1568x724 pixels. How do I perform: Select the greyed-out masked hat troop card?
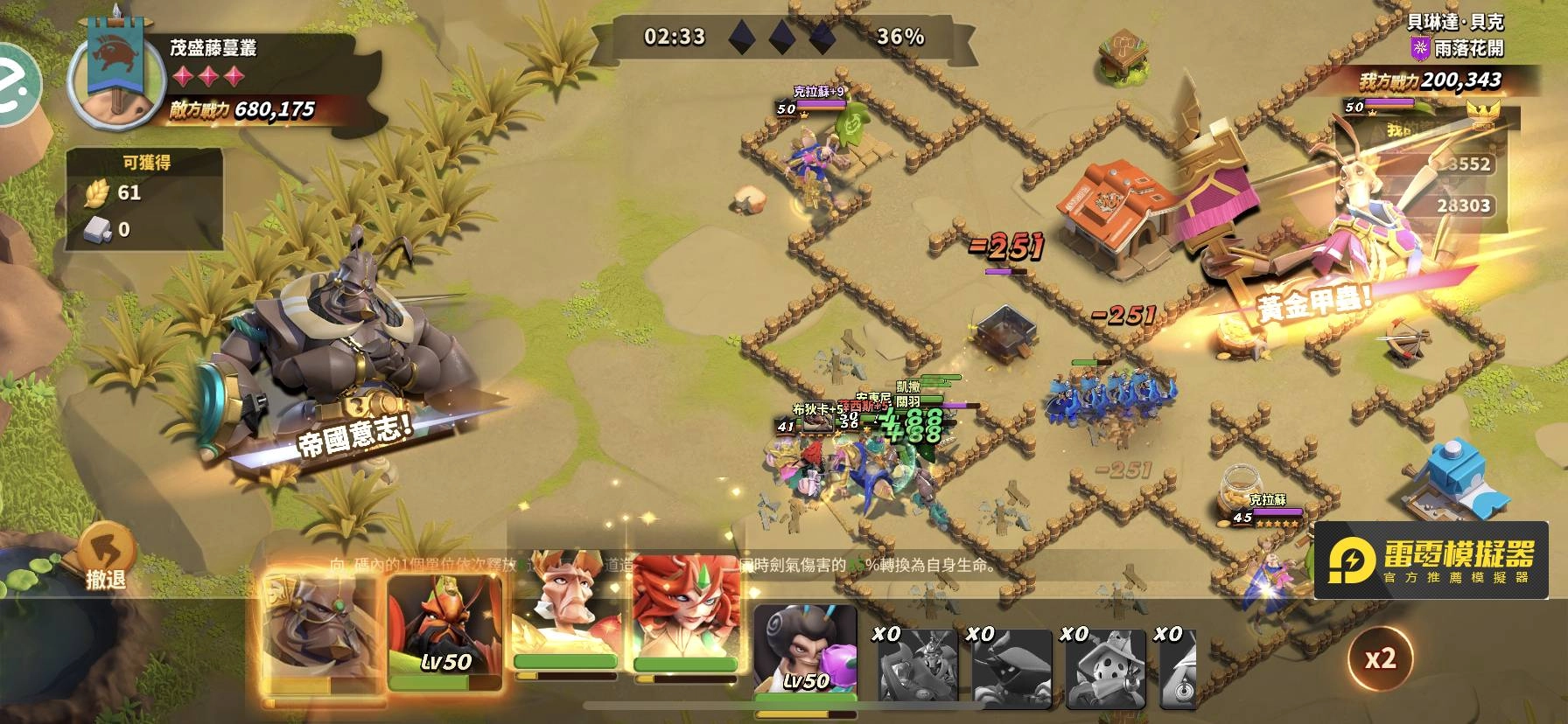tap(1102, 667)
